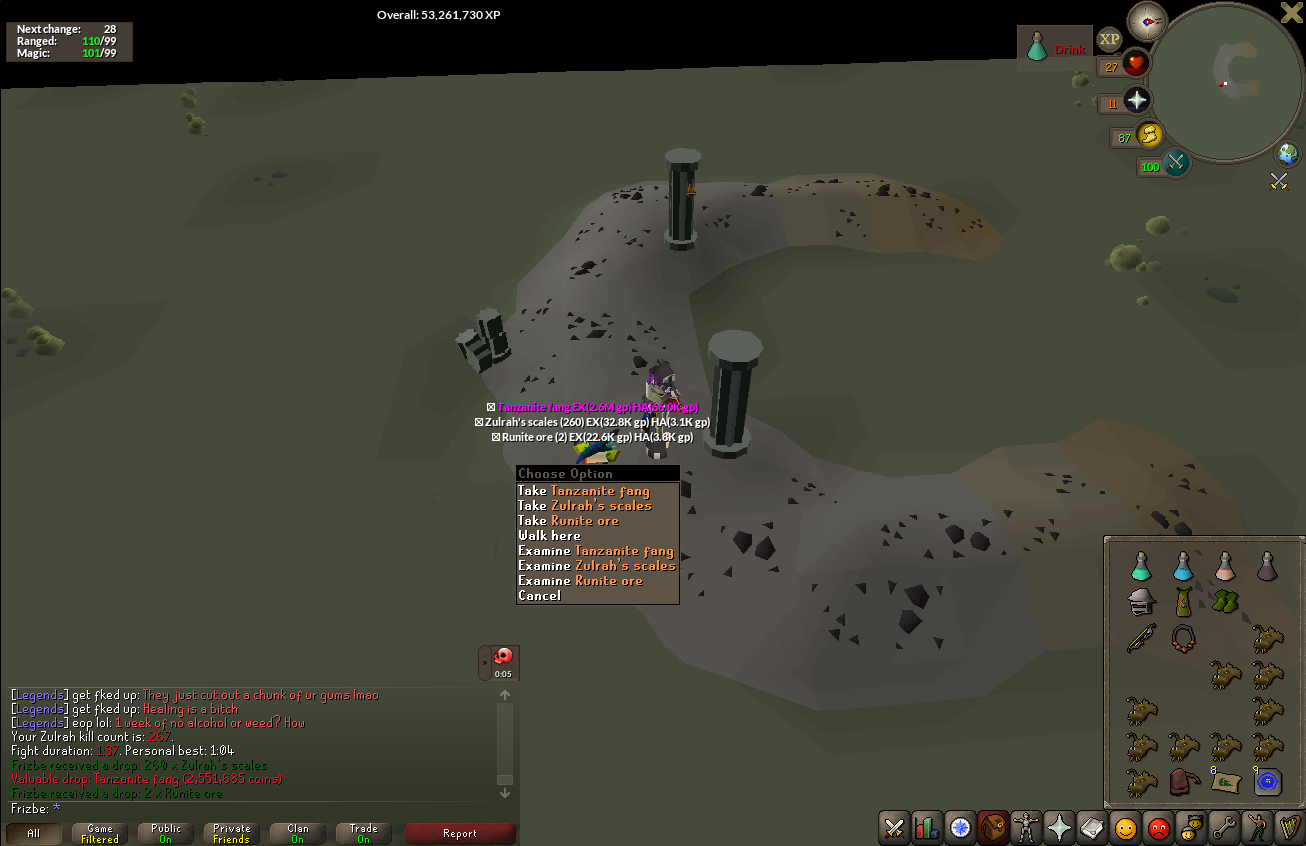Toggle Public chat off
Viewport: 1306px width, 846px height.
[165, 832]
